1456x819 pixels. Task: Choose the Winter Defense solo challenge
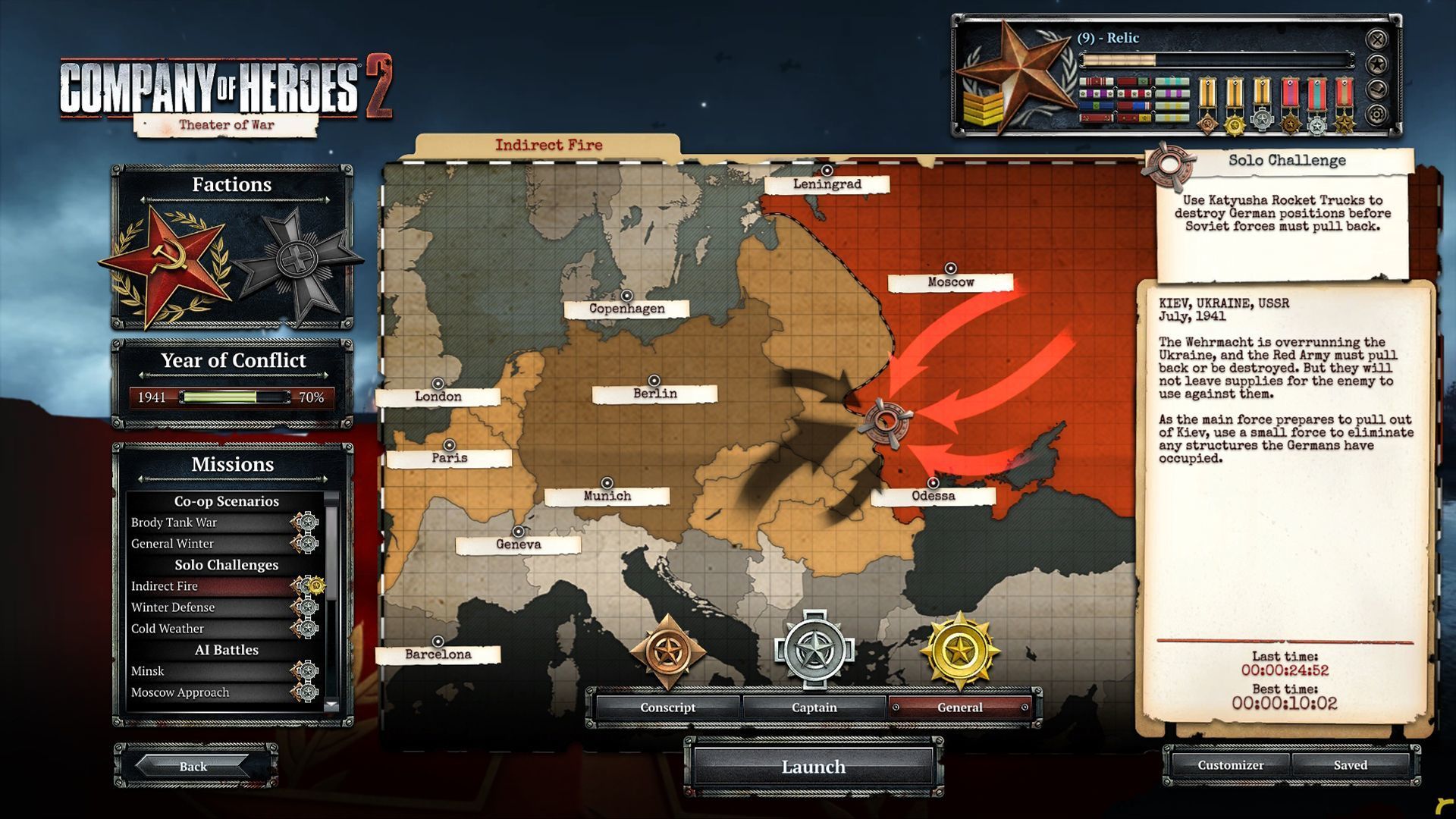point(173,607)
